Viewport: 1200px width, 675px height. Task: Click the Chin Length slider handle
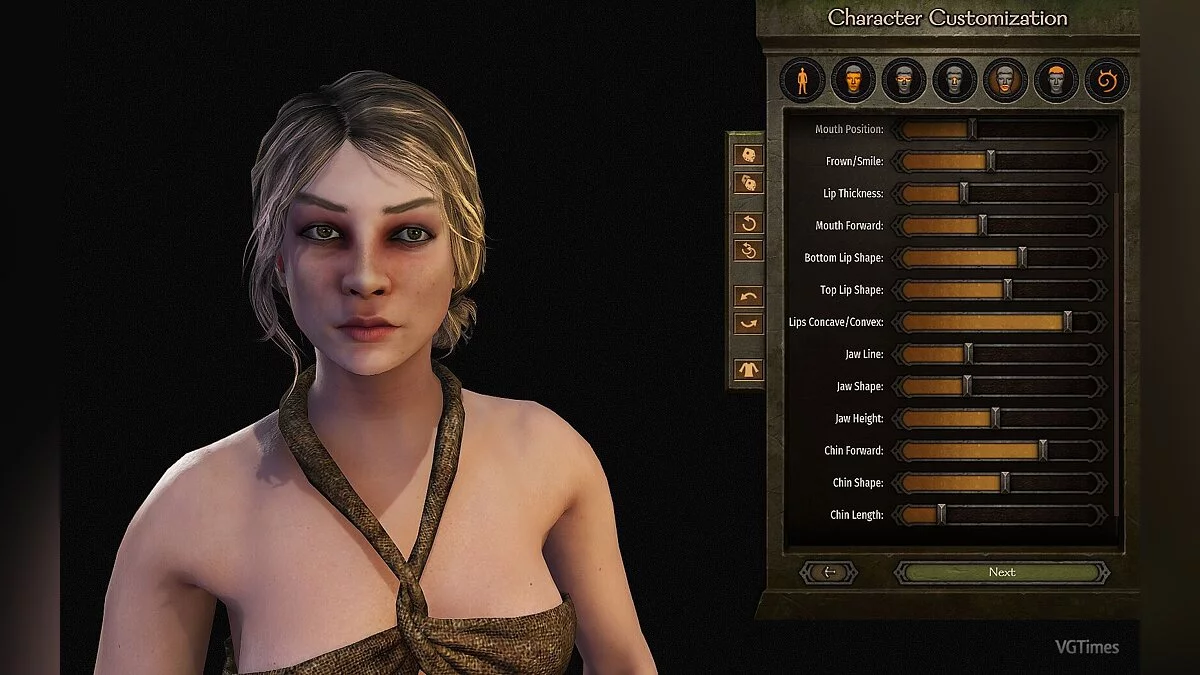click(x=941, y=514)
